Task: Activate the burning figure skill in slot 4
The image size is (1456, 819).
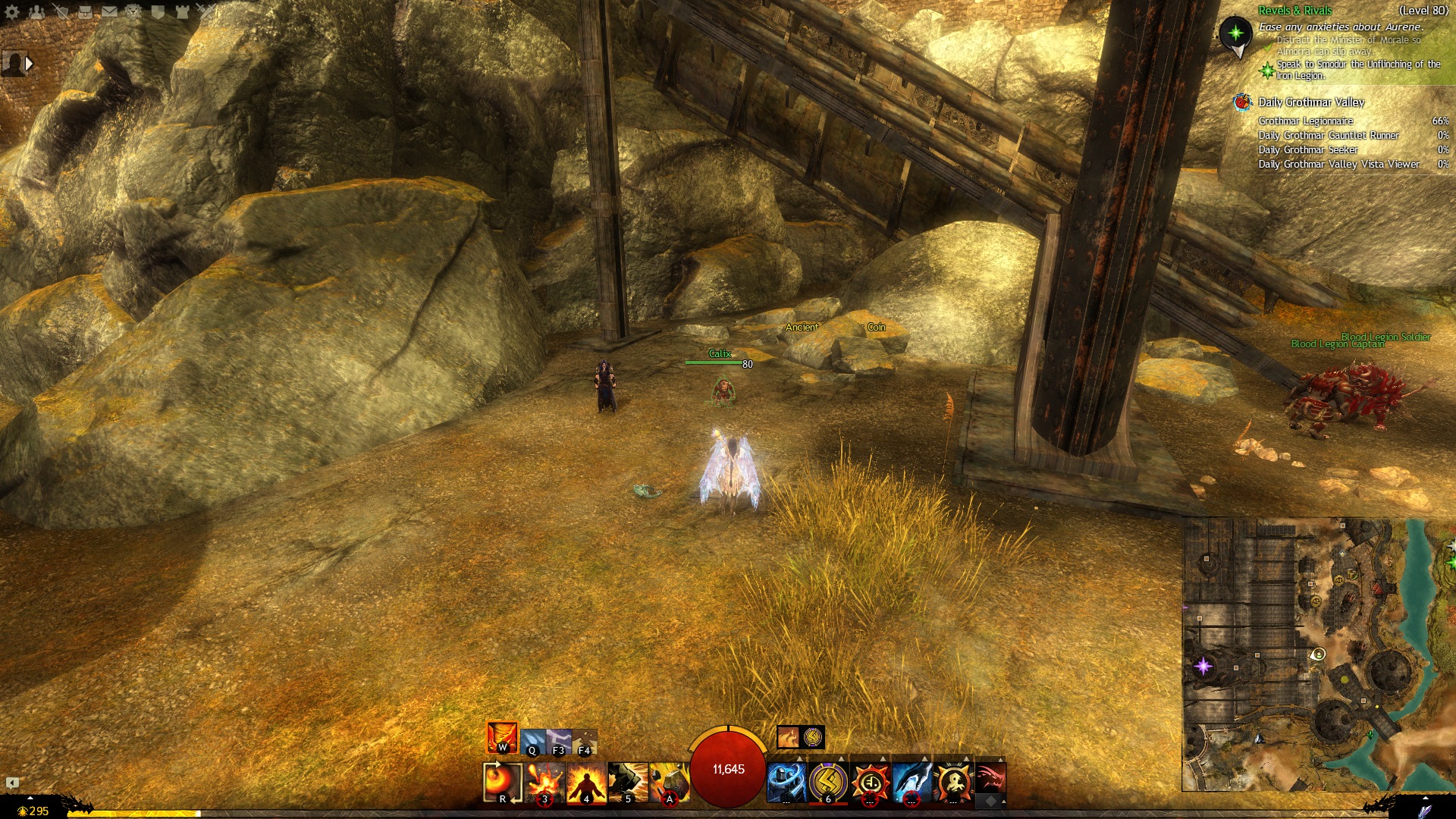Action: [586, 782]
